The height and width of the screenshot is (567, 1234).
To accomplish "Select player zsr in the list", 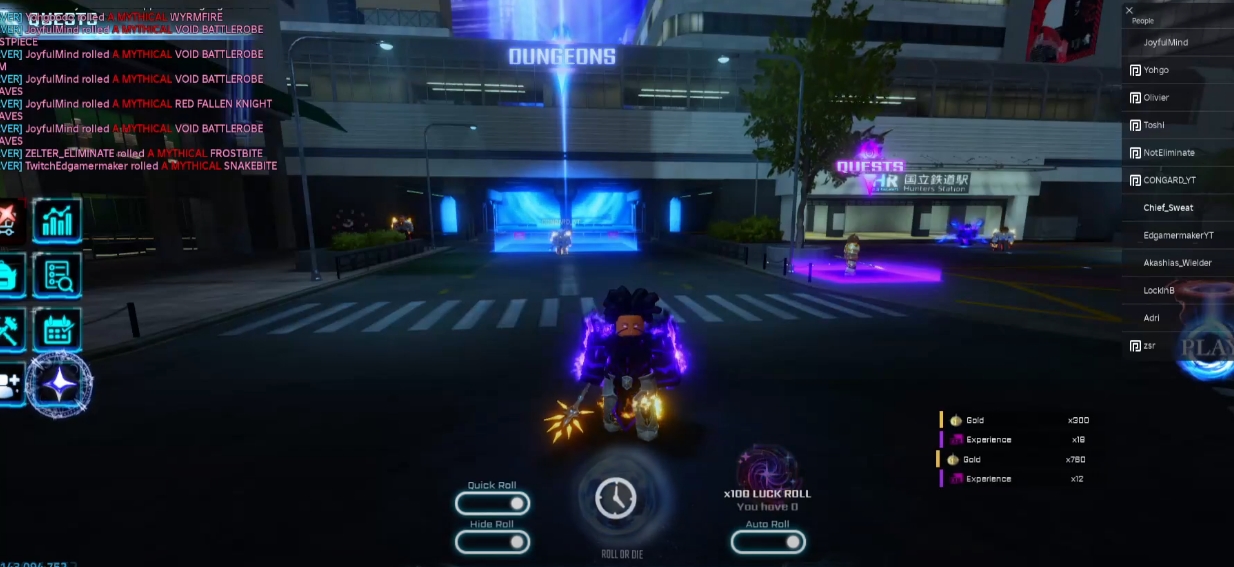I will [1149, 345].
